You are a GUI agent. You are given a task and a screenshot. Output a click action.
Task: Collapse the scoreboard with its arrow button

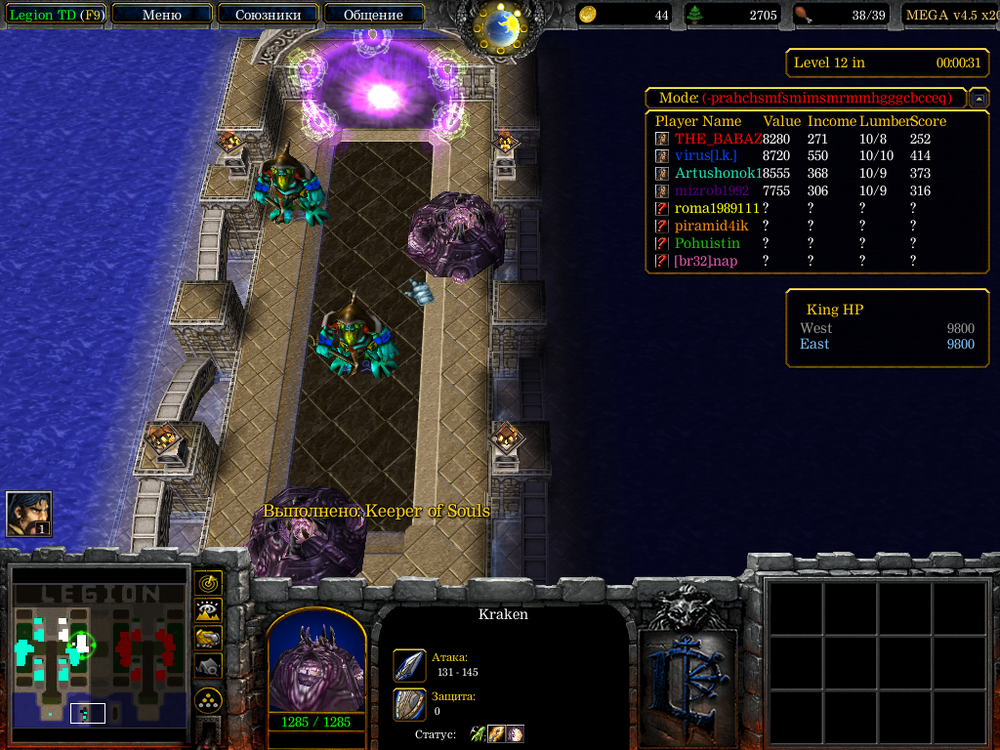click(x=979, y=98)
